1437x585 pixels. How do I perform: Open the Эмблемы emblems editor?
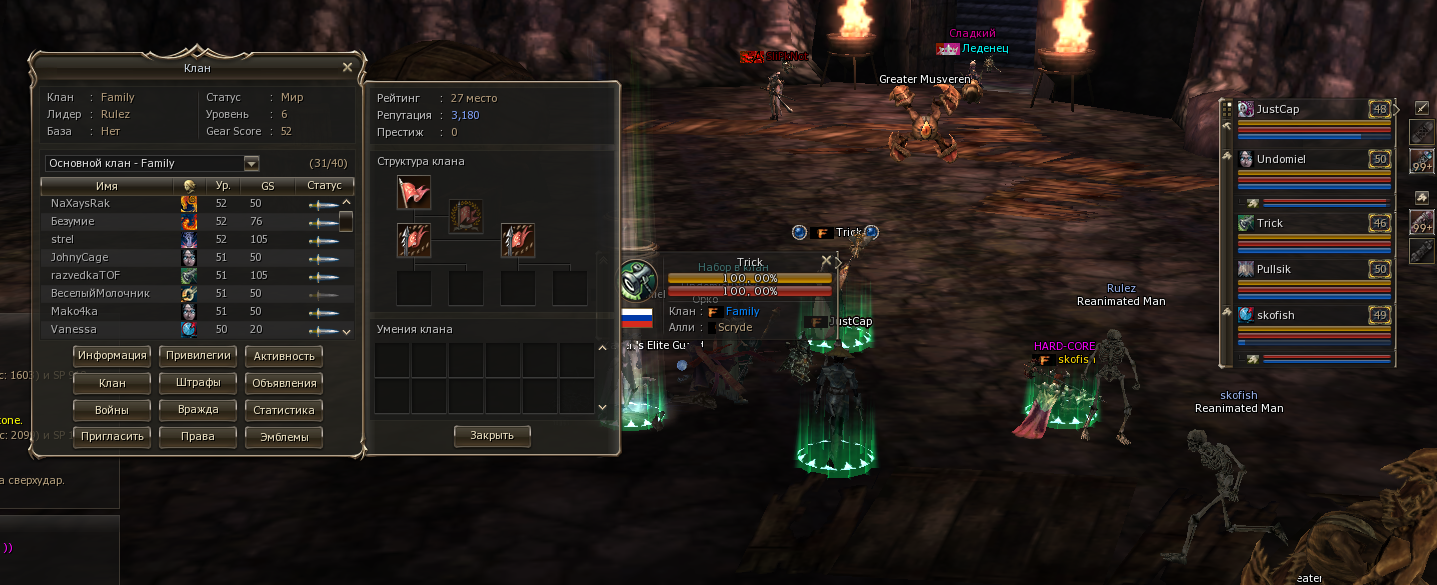tap(284, 437)
